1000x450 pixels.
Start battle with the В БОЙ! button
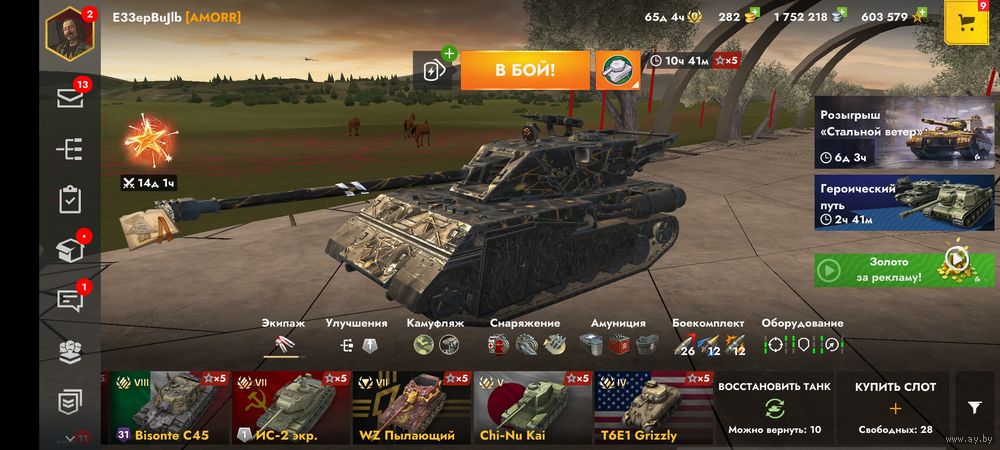pos(524,71)
